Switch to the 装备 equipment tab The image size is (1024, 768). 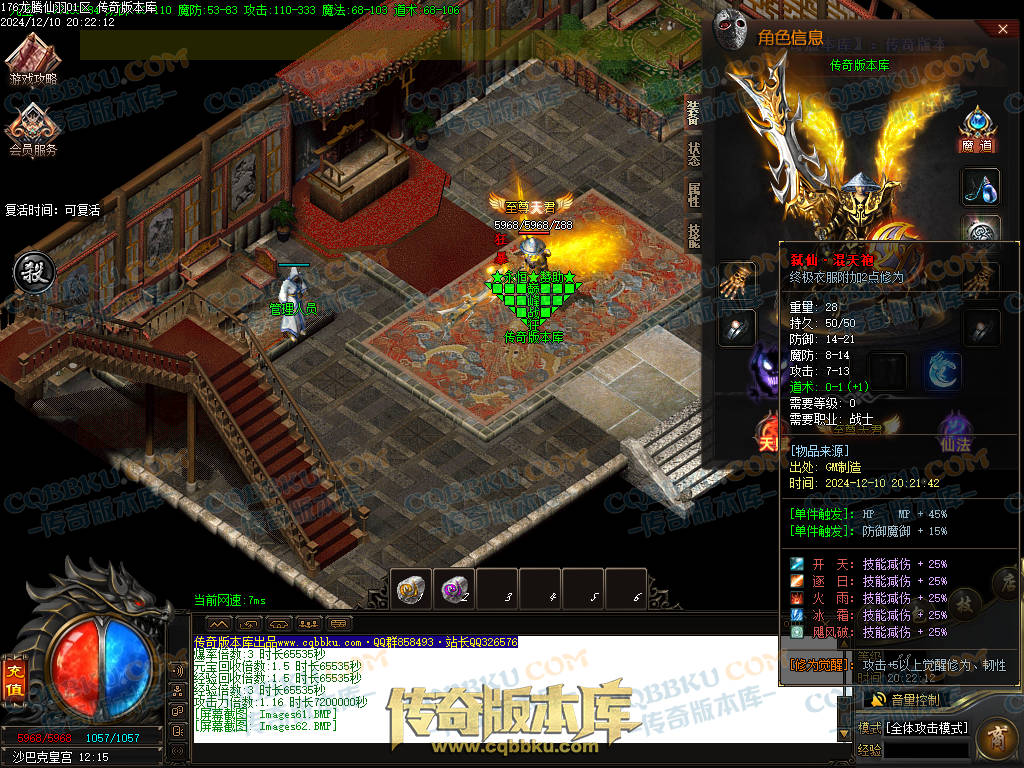pos(693,113)
